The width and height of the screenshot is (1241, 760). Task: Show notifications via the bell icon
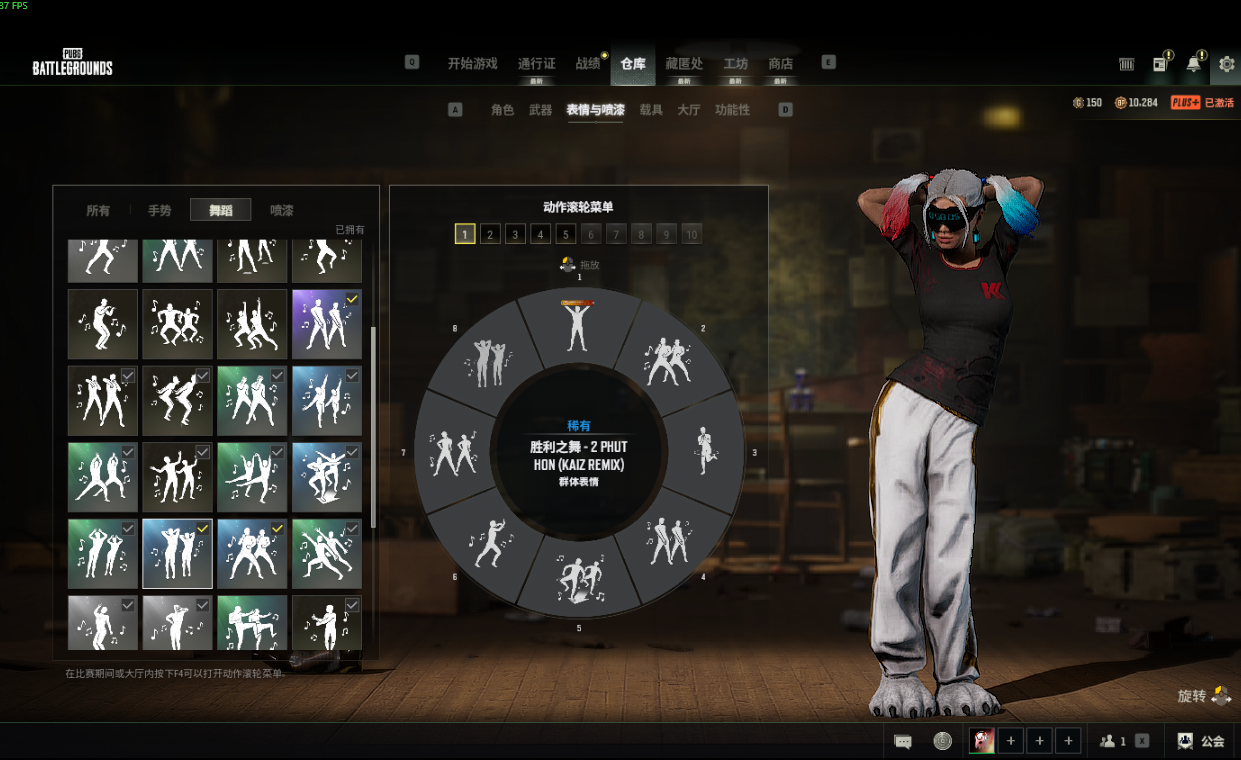pyautogui.click(x=1194, y=64)
